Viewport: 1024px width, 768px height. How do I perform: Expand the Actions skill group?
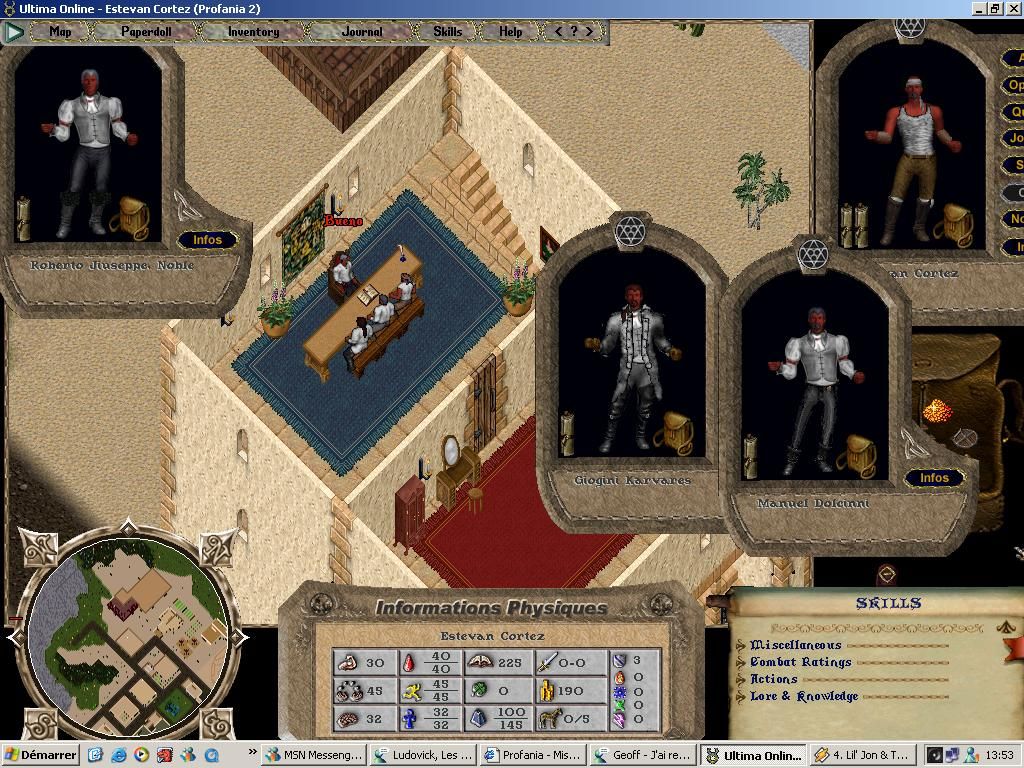click(x=774, y=679)
